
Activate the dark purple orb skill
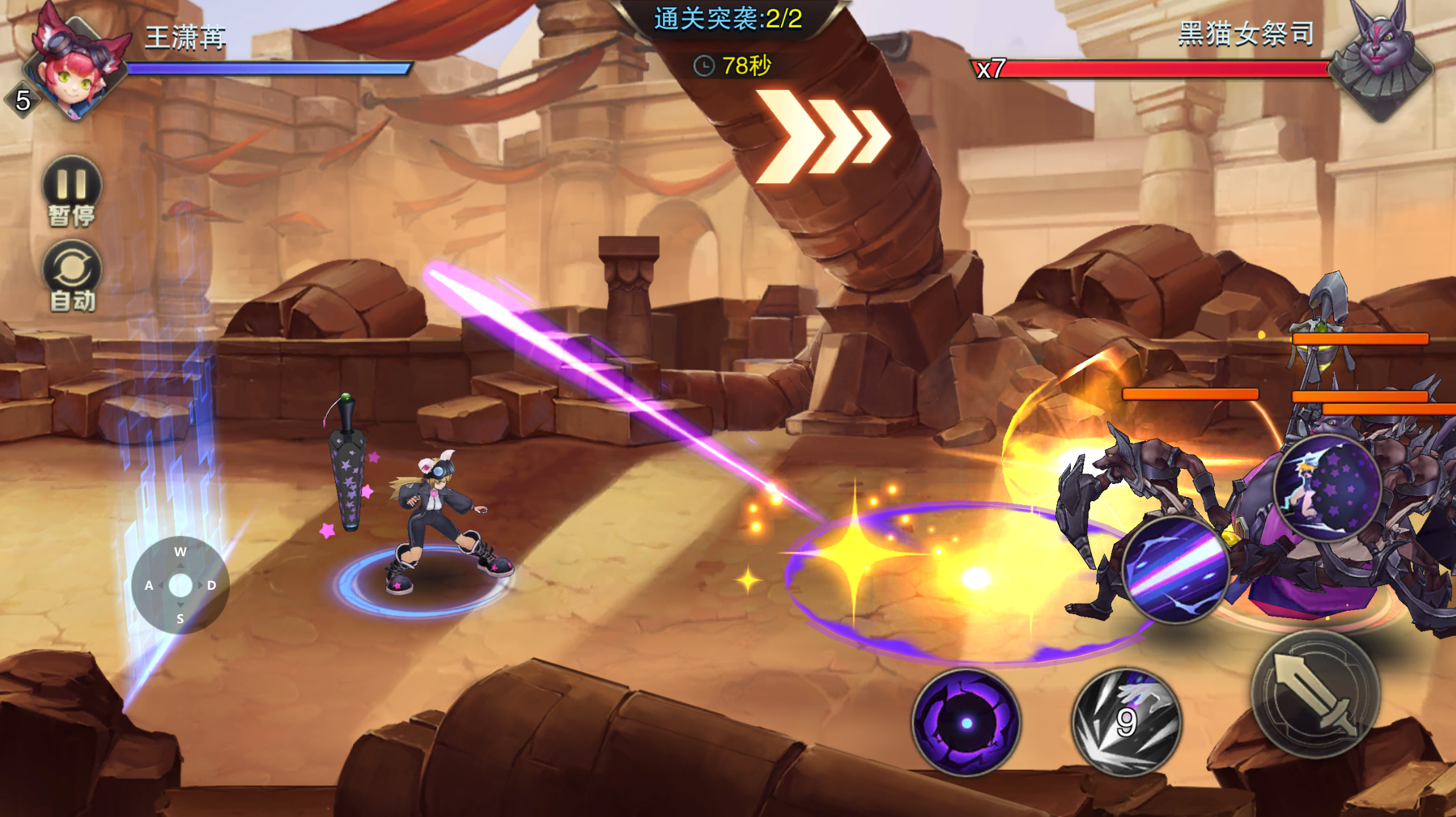966,722
